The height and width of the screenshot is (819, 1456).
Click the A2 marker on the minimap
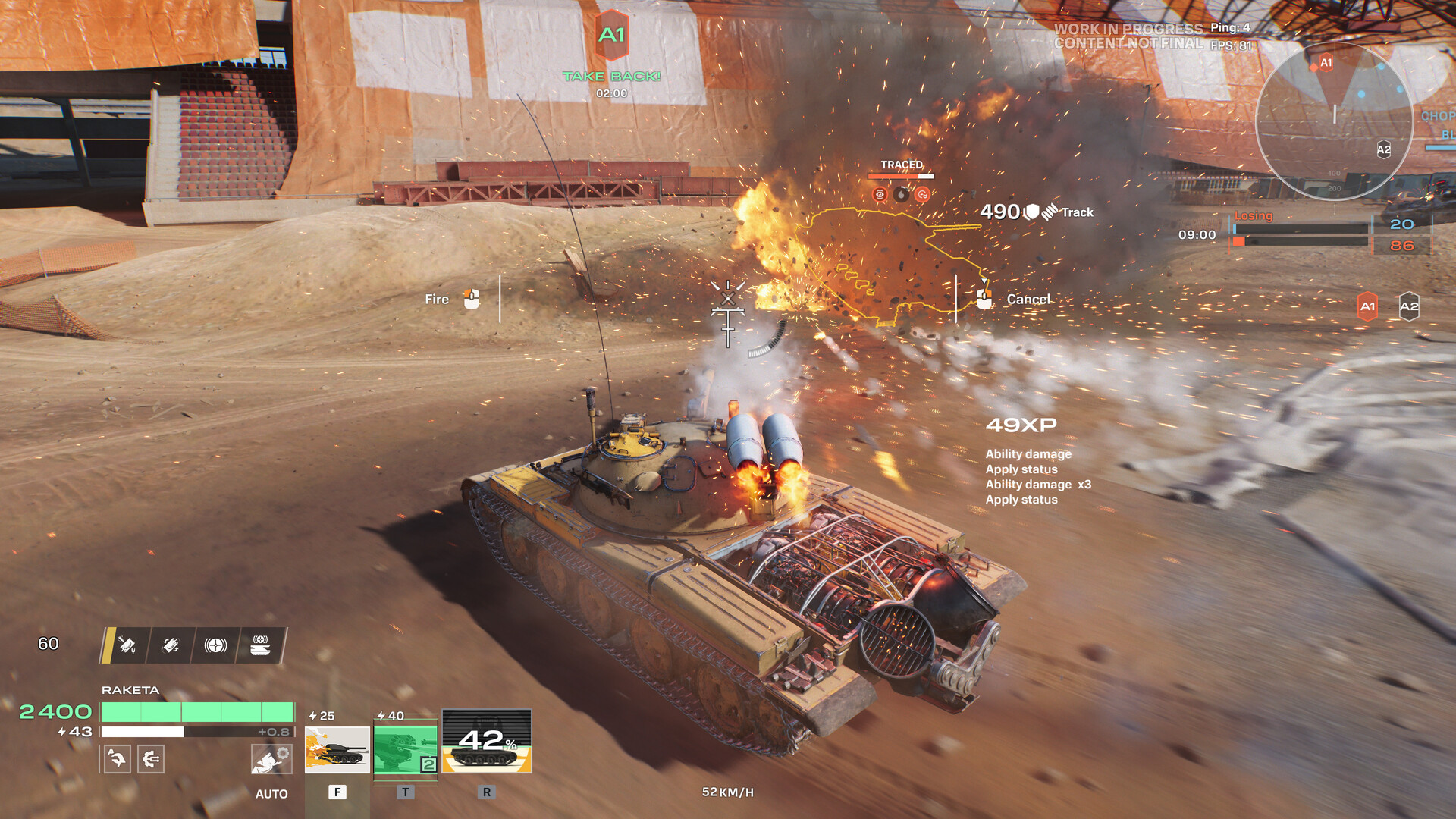tap(1384, 149)
